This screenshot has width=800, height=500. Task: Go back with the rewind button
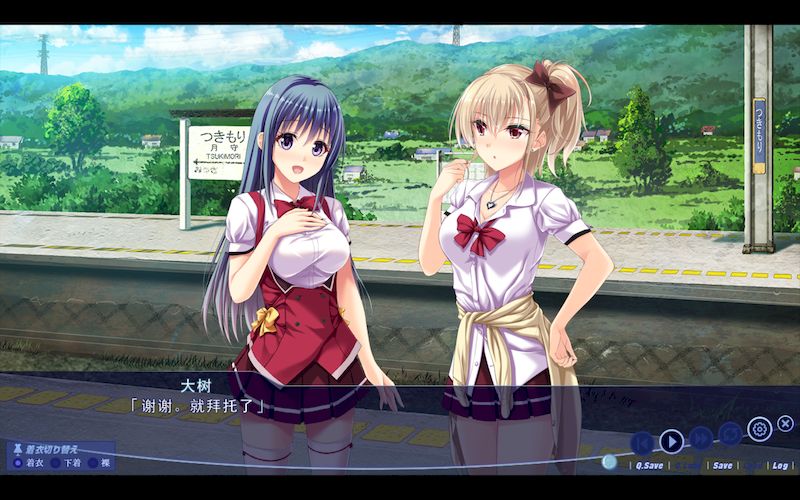pos(643,441)
